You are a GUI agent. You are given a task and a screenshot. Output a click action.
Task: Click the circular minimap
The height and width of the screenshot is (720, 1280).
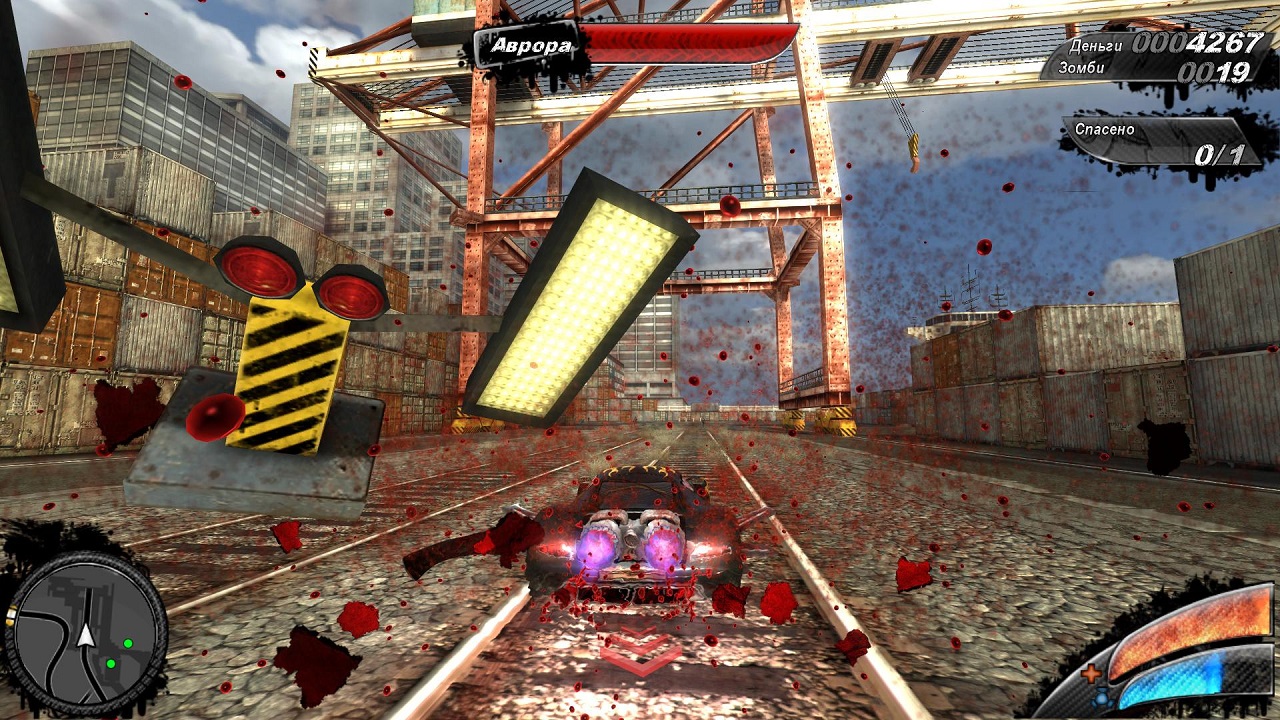coord(86,633)
